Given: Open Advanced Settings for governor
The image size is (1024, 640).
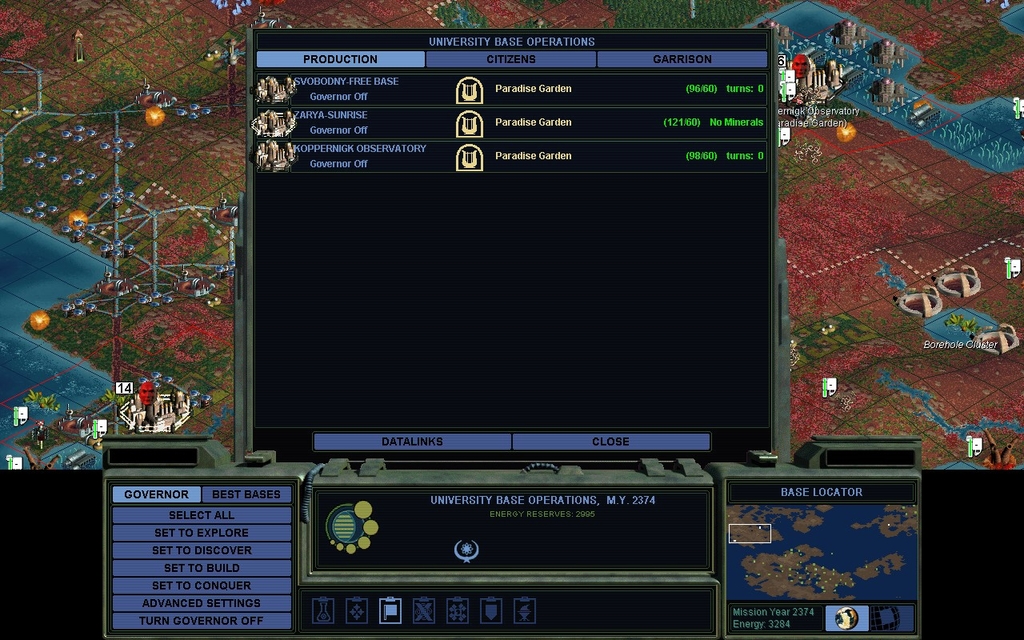Looking at the screenshot, I should (201, 603).
